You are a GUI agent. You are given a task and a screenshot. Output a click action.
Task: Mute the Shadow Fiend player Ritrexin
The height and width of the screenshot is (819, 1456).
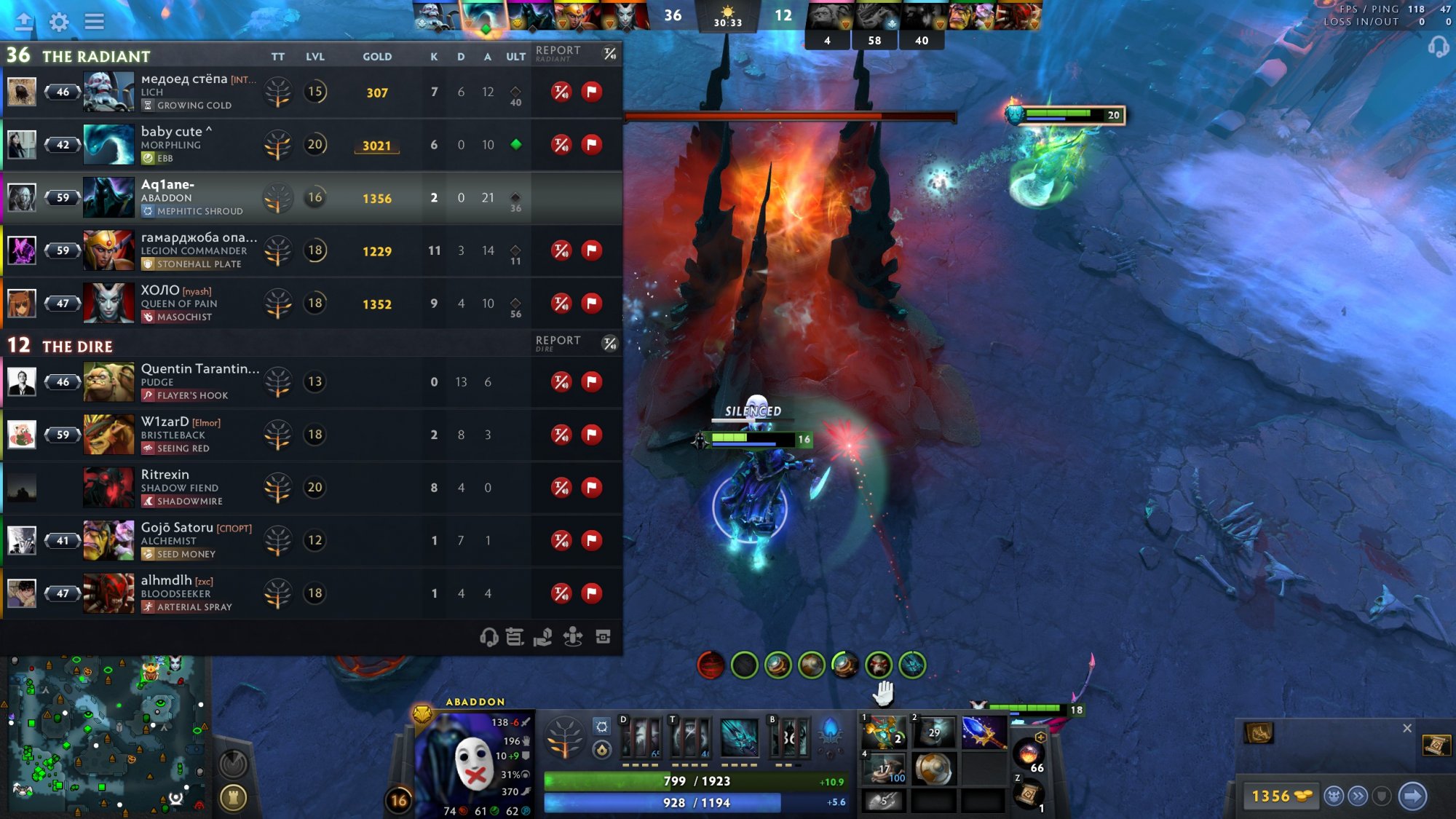click(561, 487)
